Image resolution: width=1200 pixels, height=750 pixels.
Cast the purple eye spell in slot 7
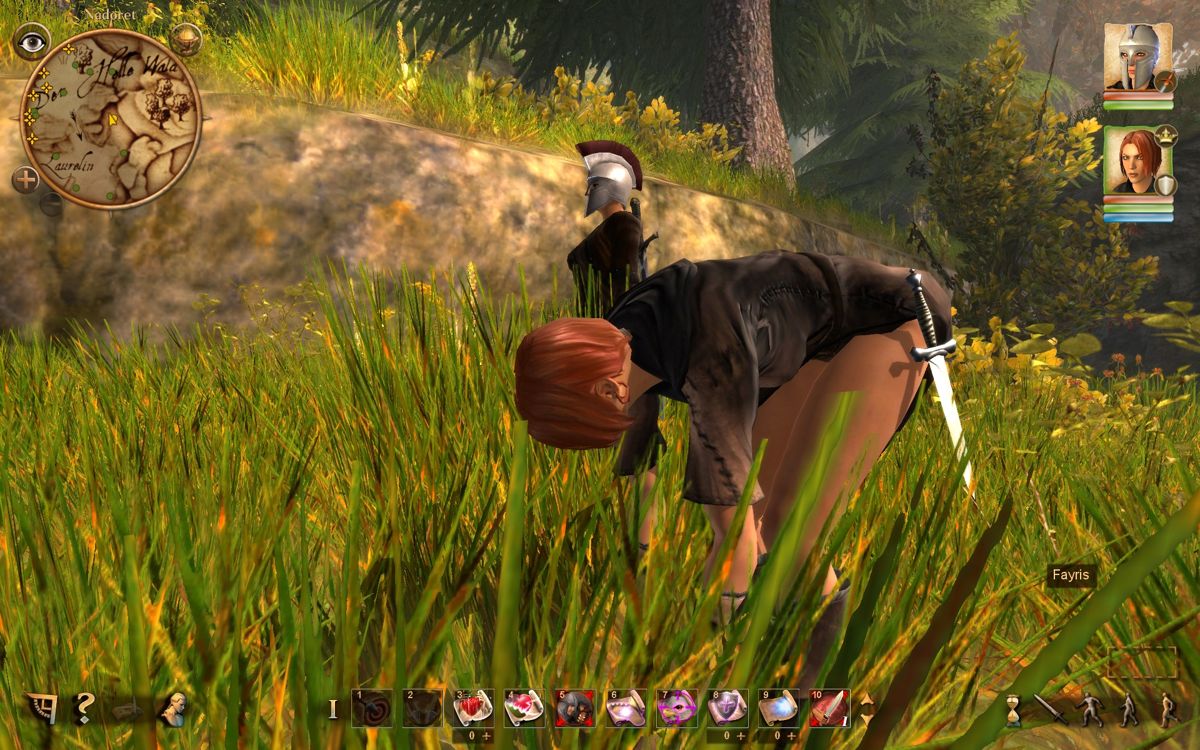tap(676, 708)
